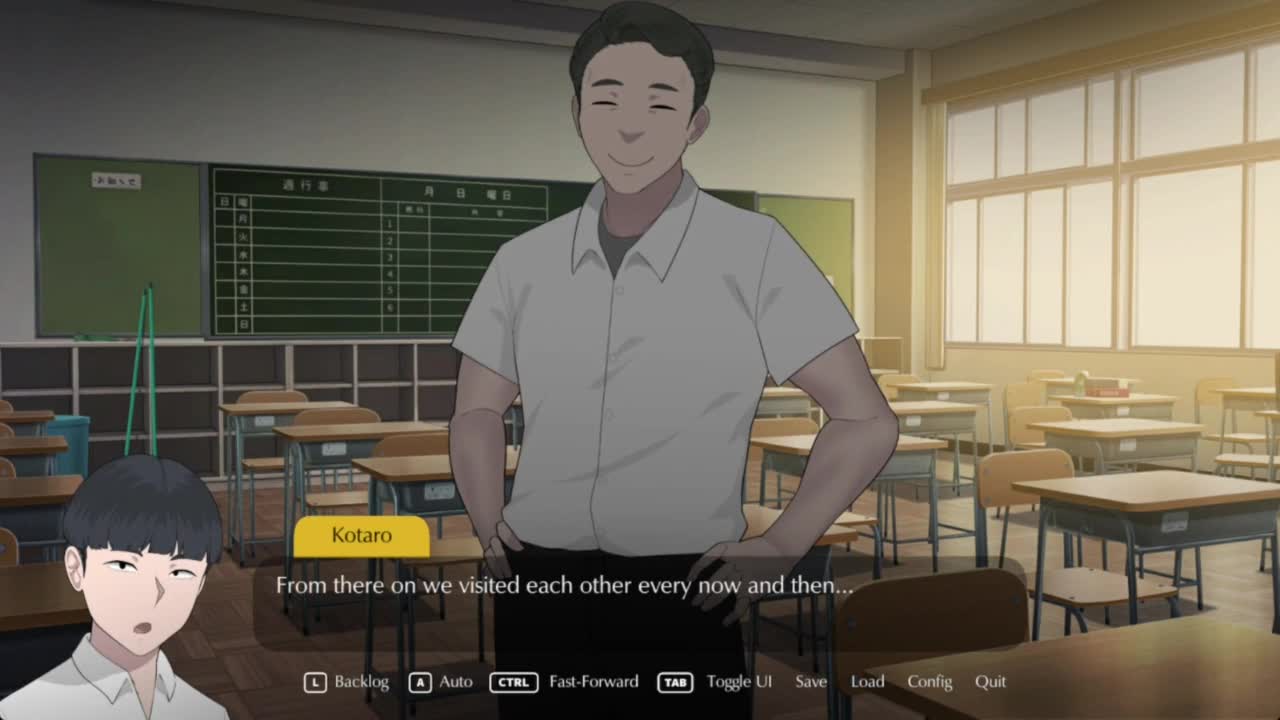Open the Config settings
This screenshot has height=720, width=1280.
coord(929,682)
